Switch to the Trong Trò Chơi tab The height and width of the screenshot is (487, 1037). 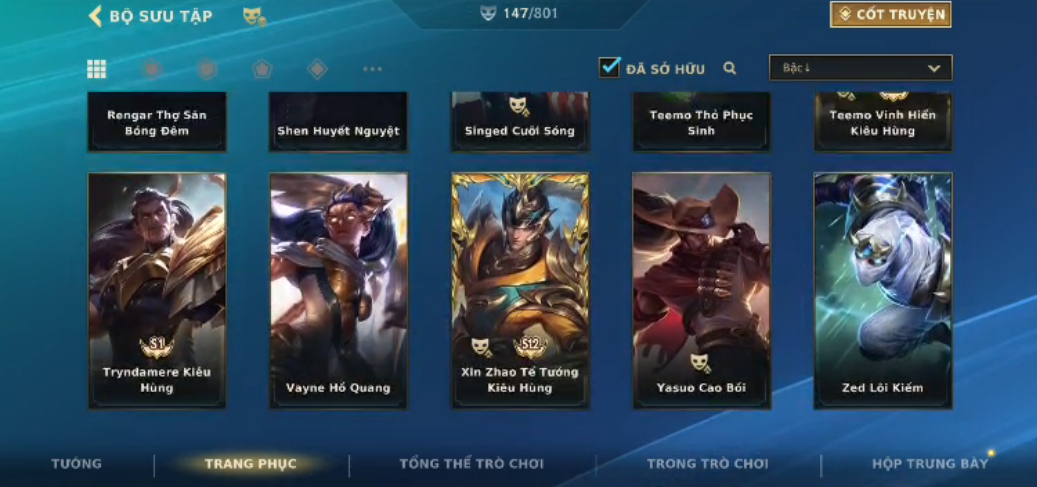click(707, 464)
